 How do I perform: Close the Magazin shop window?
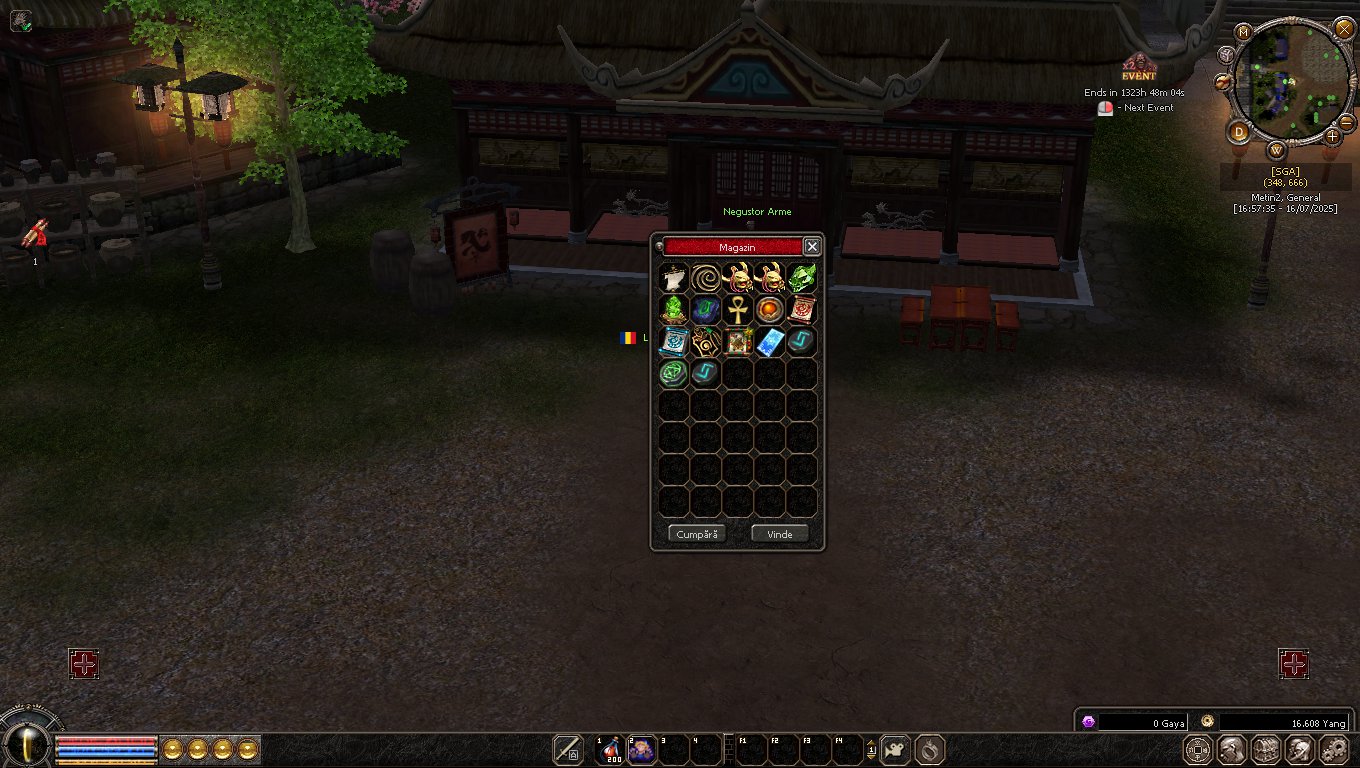(812, 247)
